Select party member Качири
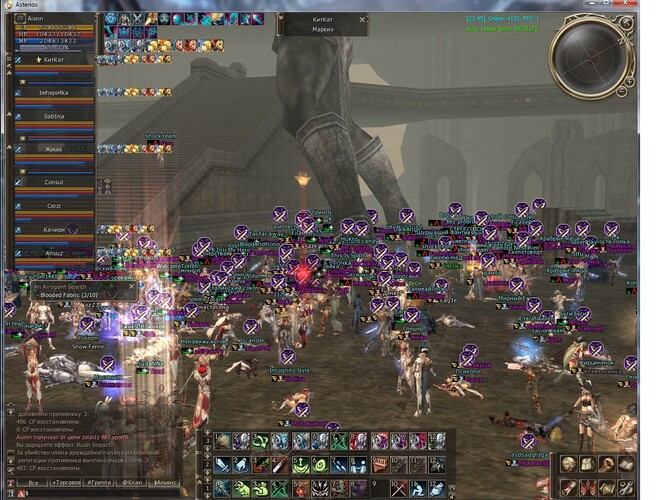This screenshot has height=500, width=656. pyautogui.click(x=53, y=229)
